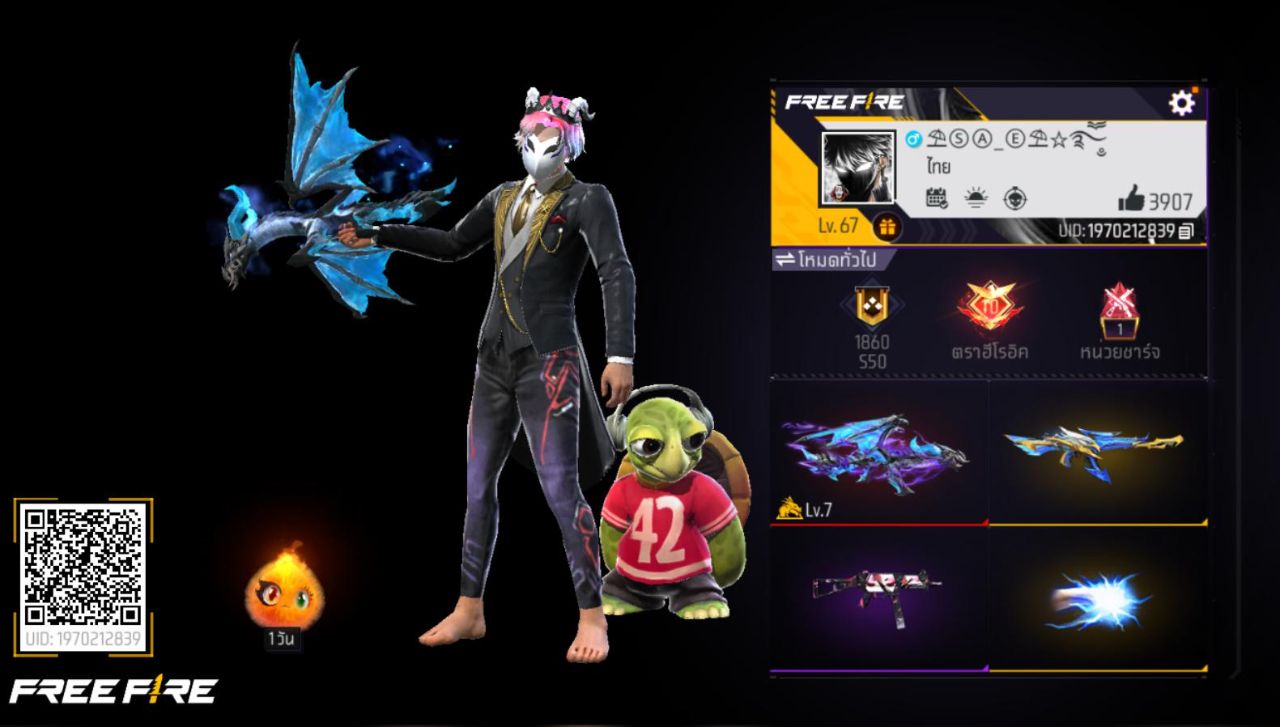Open the settings gear on the profile card
This screenshot has width=1280, height=727.
tap(1181, 103)
